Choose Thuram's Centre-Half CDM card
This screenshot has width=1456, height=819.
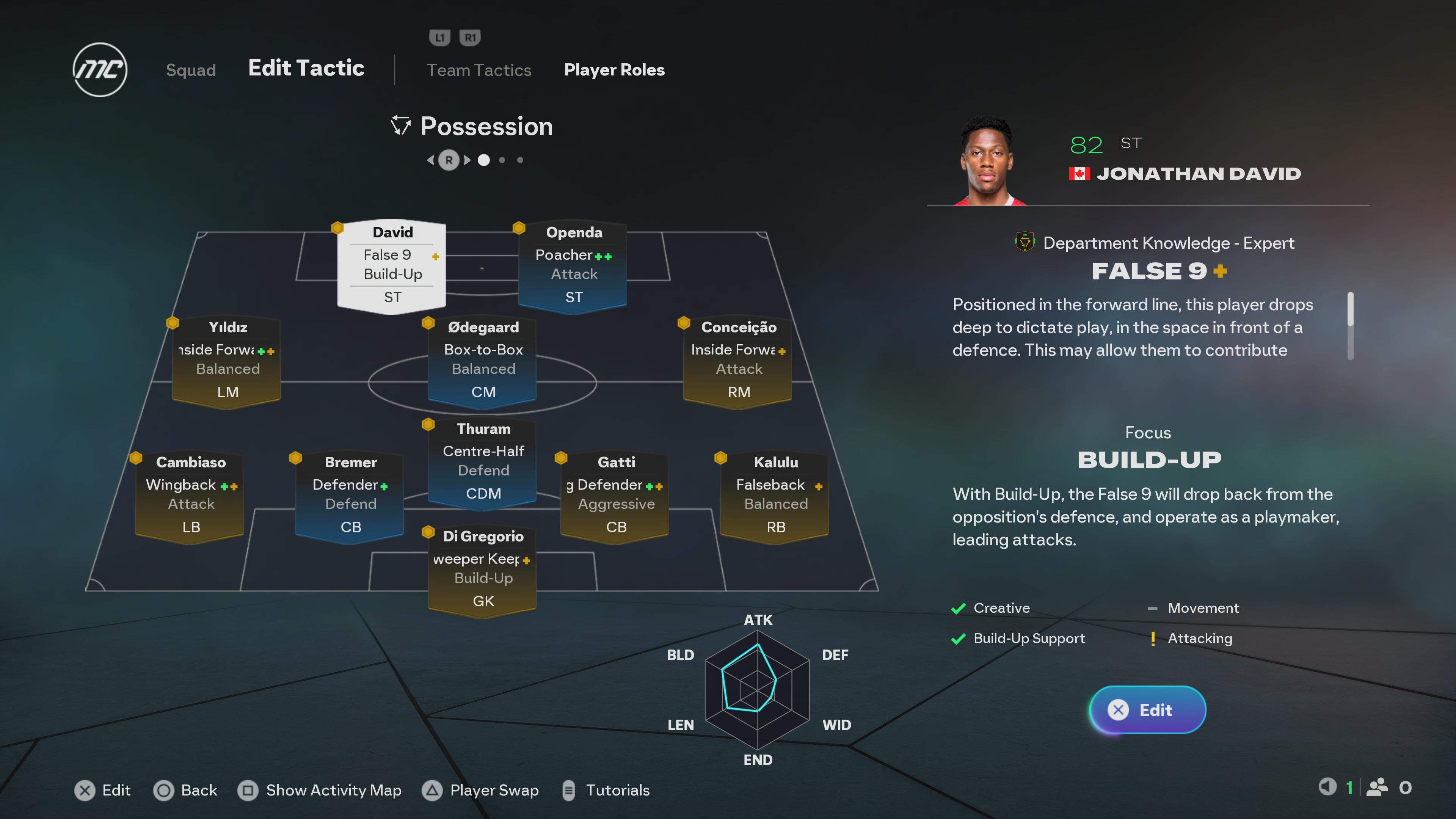point(483,461)
